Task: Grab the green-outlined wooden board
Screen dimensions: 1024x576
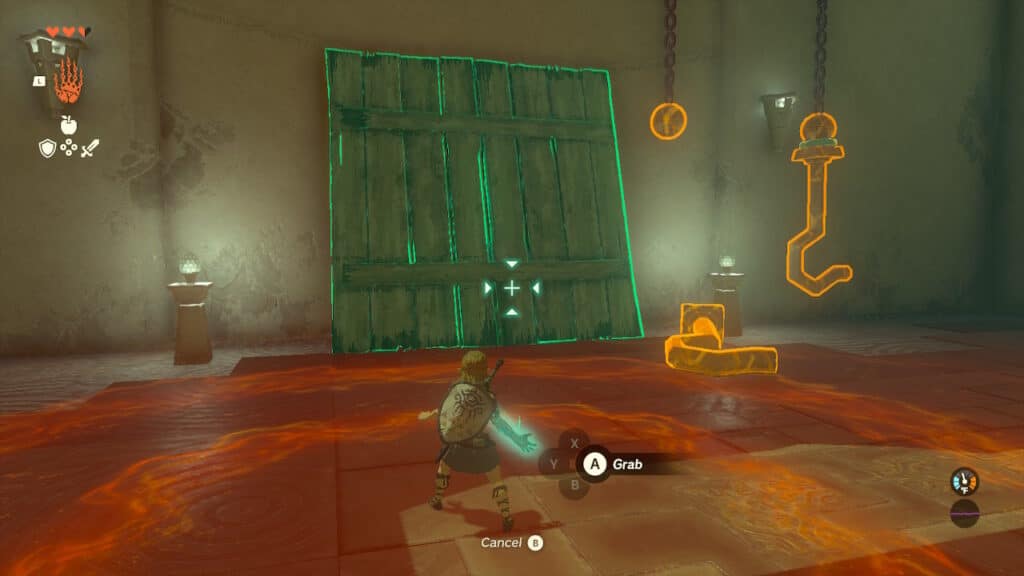Action: [x=480, y=200]
